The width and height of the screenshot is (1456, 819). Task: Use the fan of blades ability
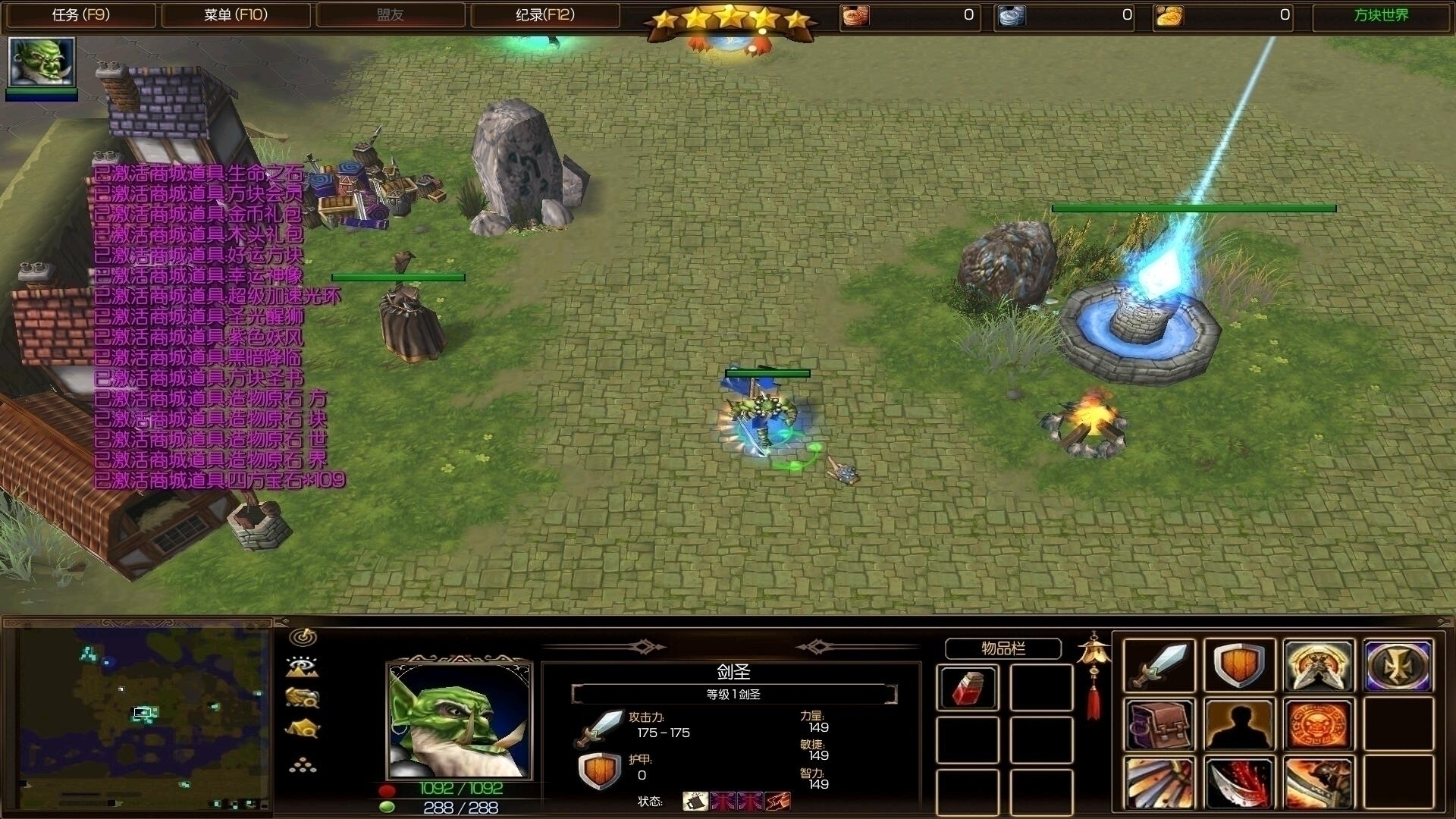1159,783
